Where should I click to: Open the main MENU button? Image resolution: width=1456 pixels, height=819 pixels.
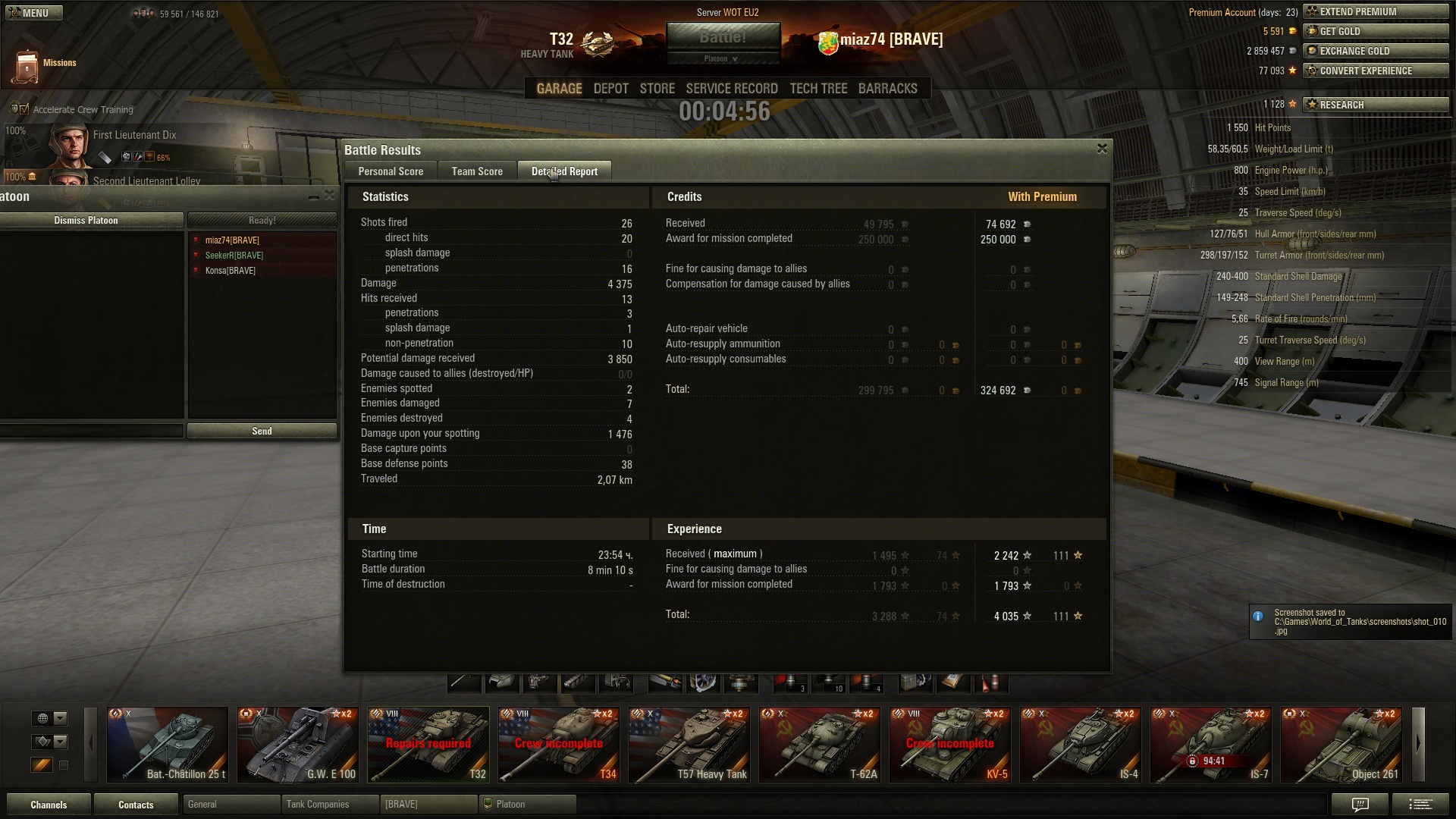pos(33,13)
